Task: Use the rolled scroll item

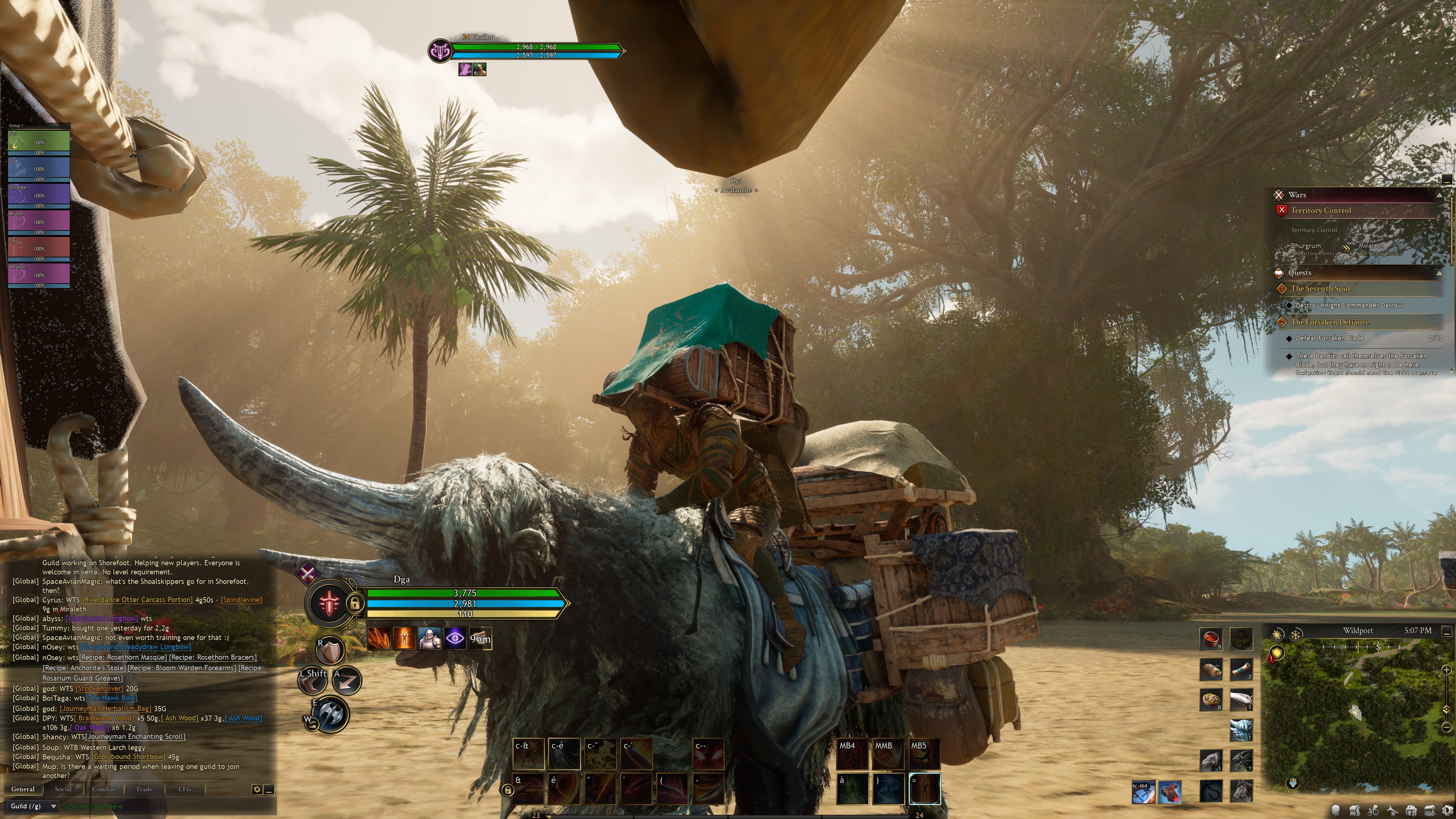Action: coord(1241,669)
